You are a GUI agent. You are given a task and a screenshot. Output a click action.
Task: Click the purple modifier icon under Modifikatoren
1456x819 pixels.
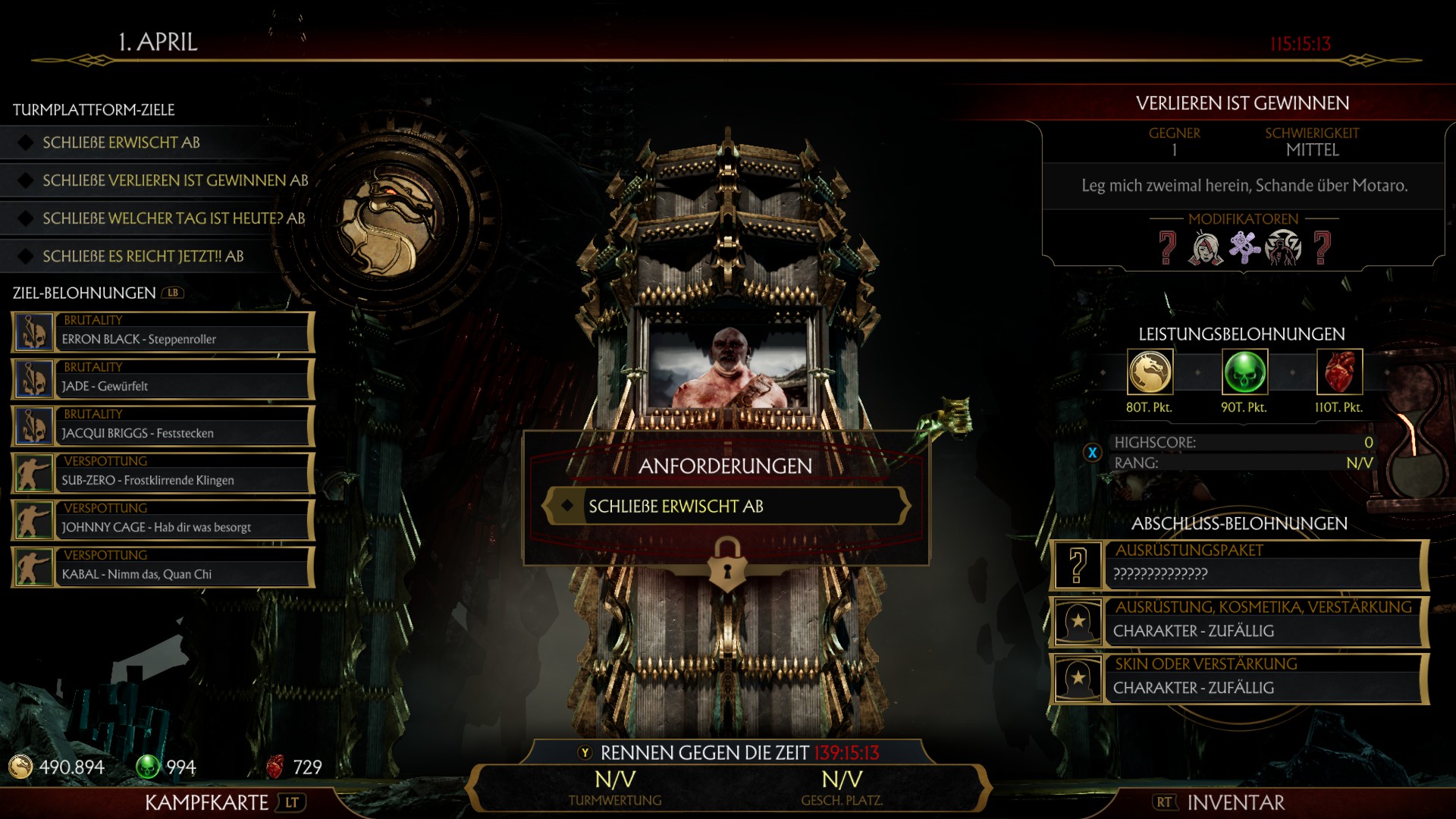click(x=1244, y=247)
